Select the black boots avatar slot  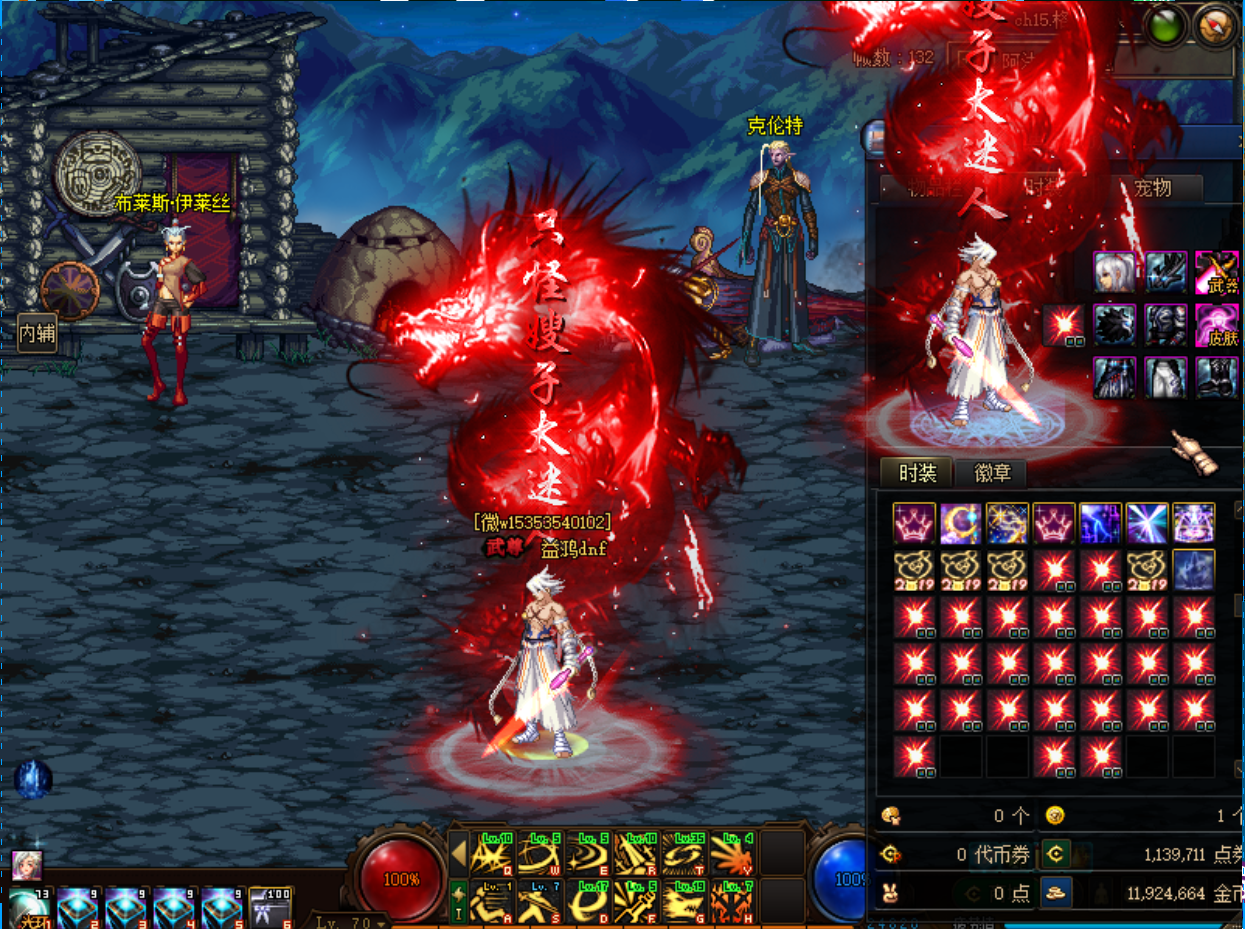(1217, 378)
